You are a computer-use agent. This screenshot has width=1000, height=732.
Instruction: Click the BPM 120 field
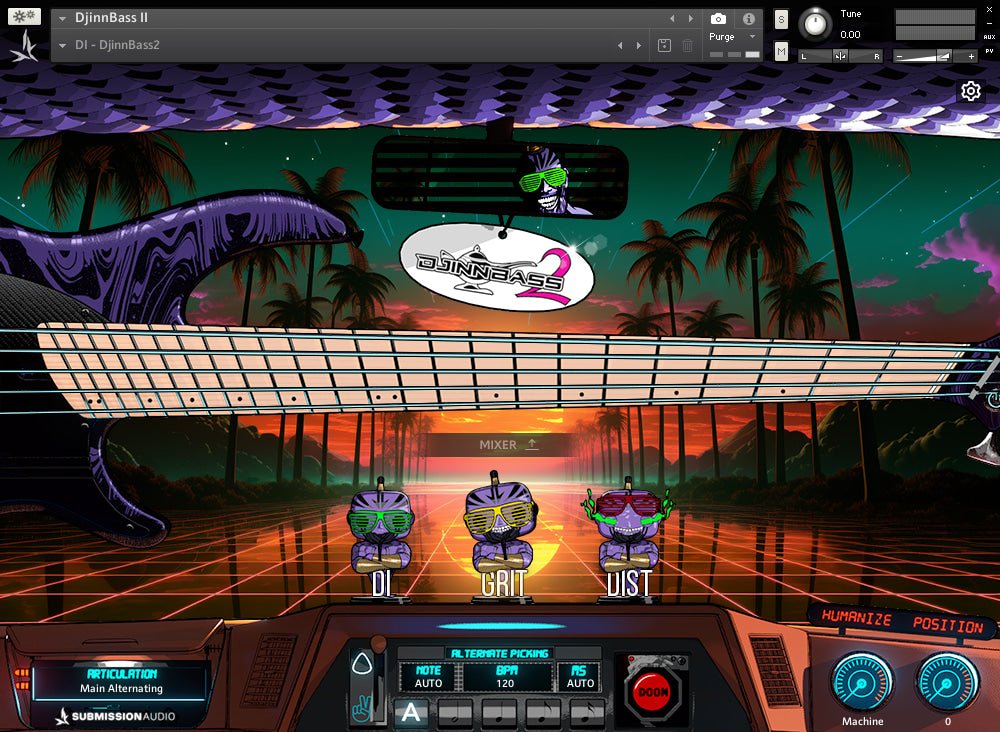coord(505,677)
